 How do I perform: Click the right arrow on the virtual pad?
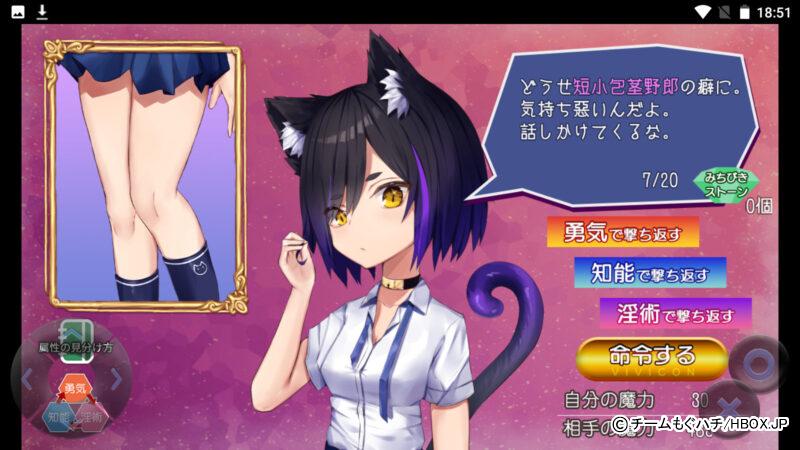[117, 379]
